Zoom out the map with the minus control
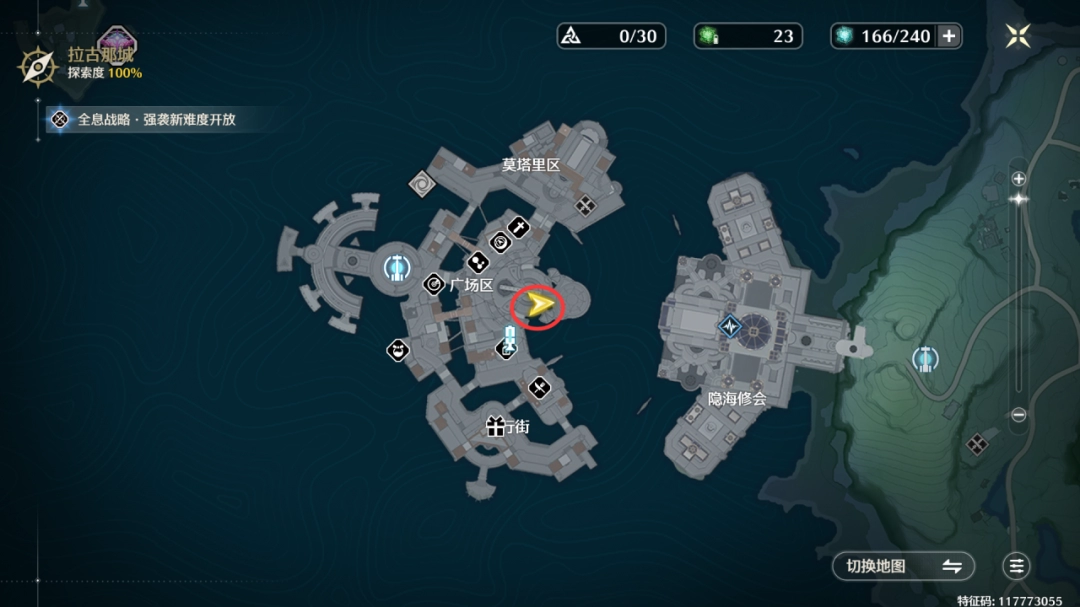Viewport: 1080px width, 607px height. (1018, 415)
